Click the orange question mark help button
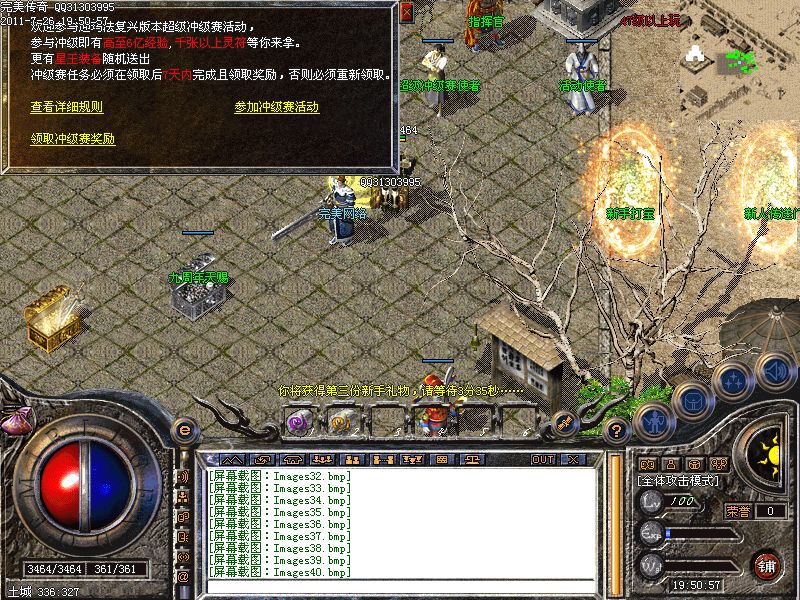The image size is (800, 600). [617, 430]
